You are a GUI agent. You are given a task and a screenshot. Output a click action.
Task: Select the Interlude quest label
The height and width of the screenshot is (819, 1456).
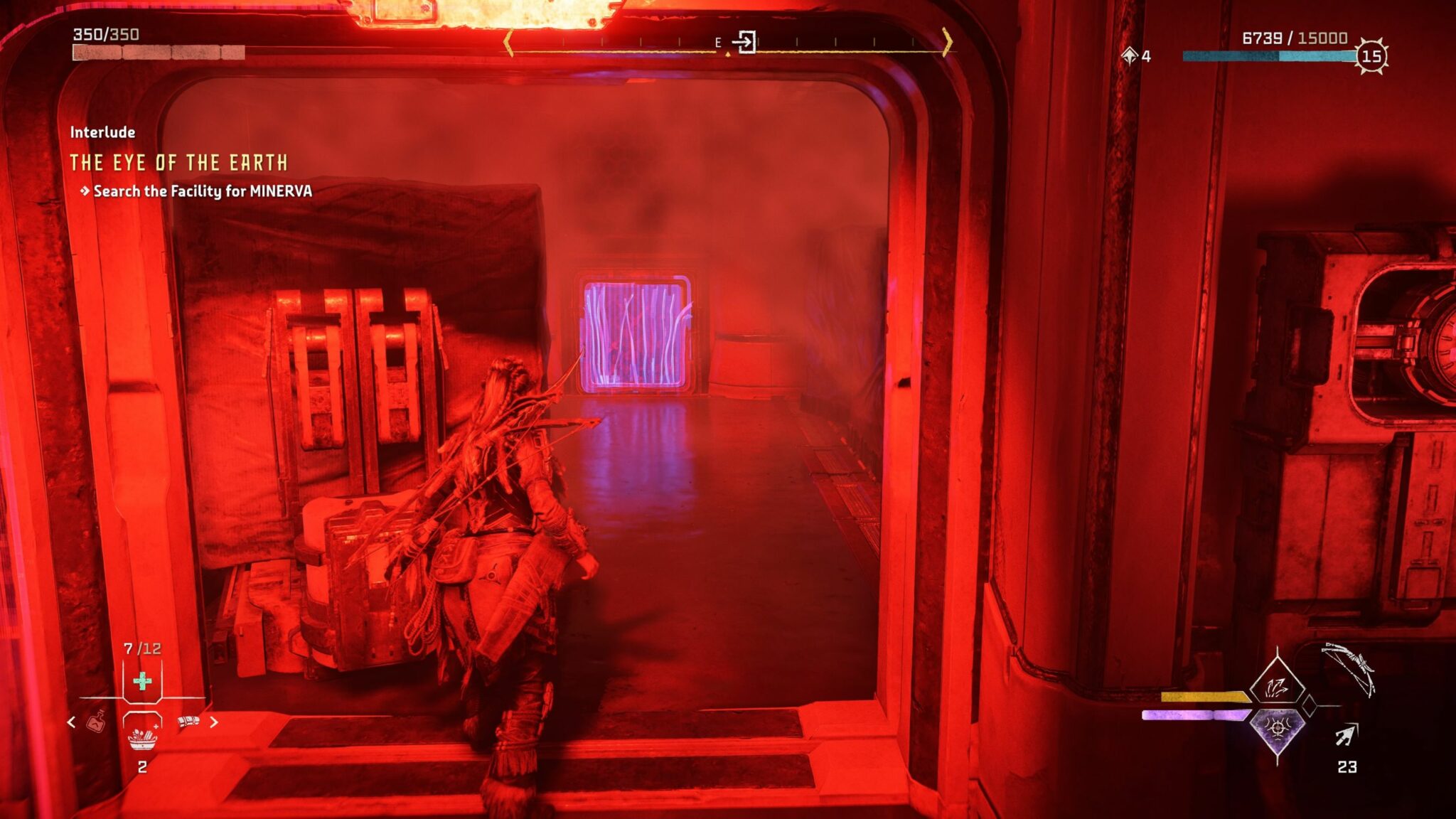click(x=102, y=132)
